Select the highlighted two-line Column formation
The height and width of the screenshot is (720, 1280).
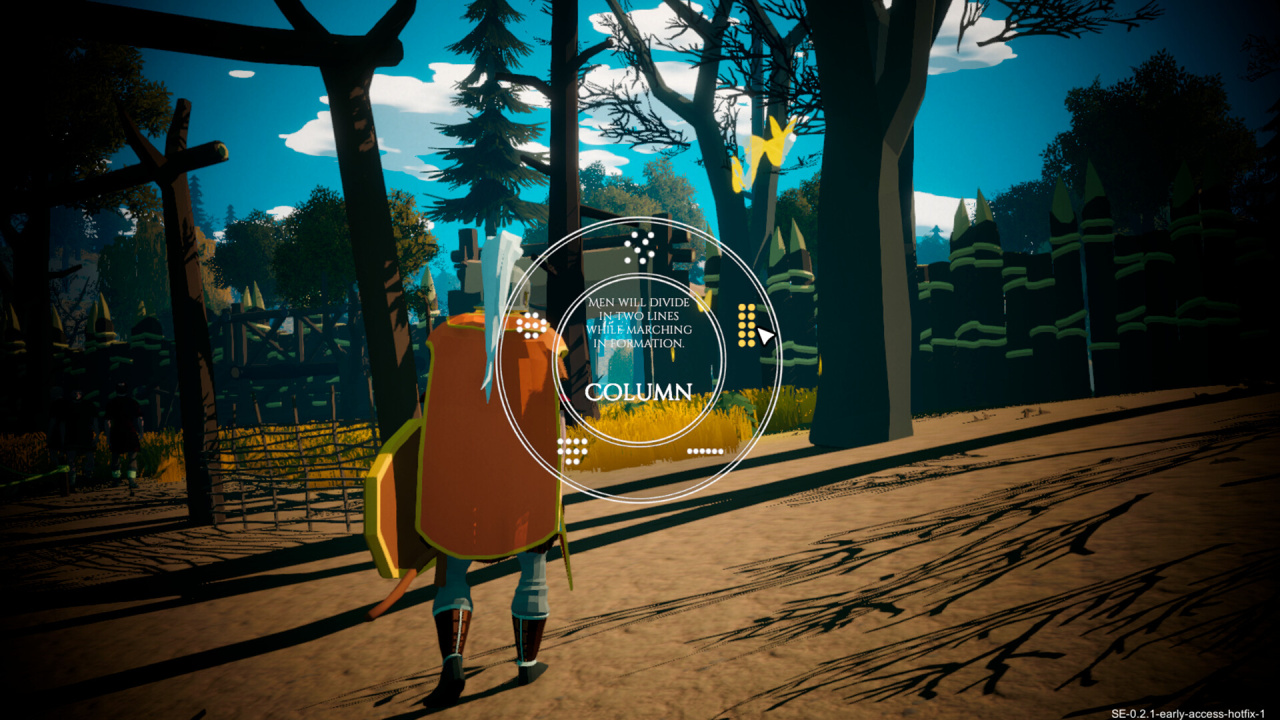[x=746, y=325]
